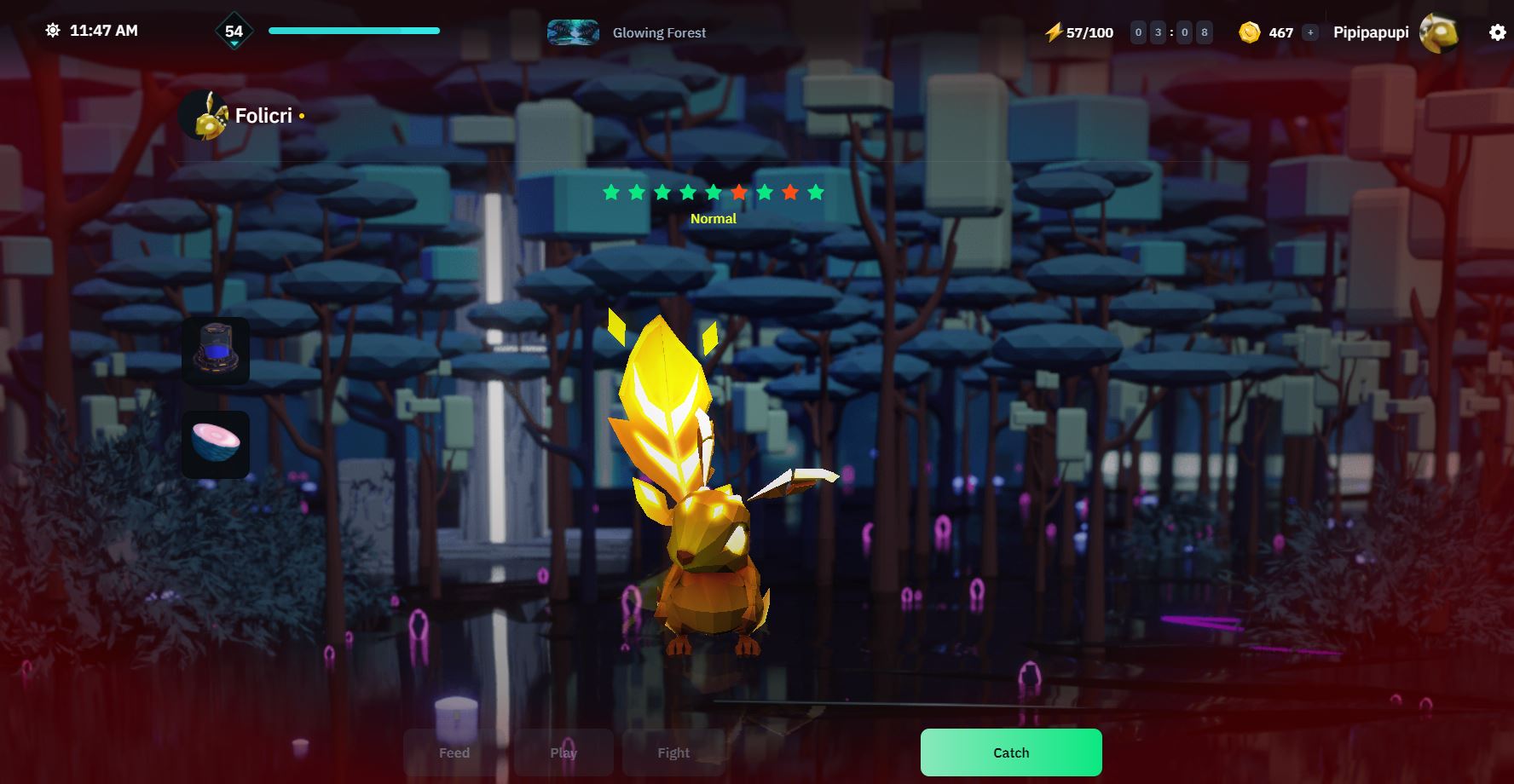This screenshot has height=784, width=1514.
Task: Select the dark trap device item slot
Action: click(216, 351)
